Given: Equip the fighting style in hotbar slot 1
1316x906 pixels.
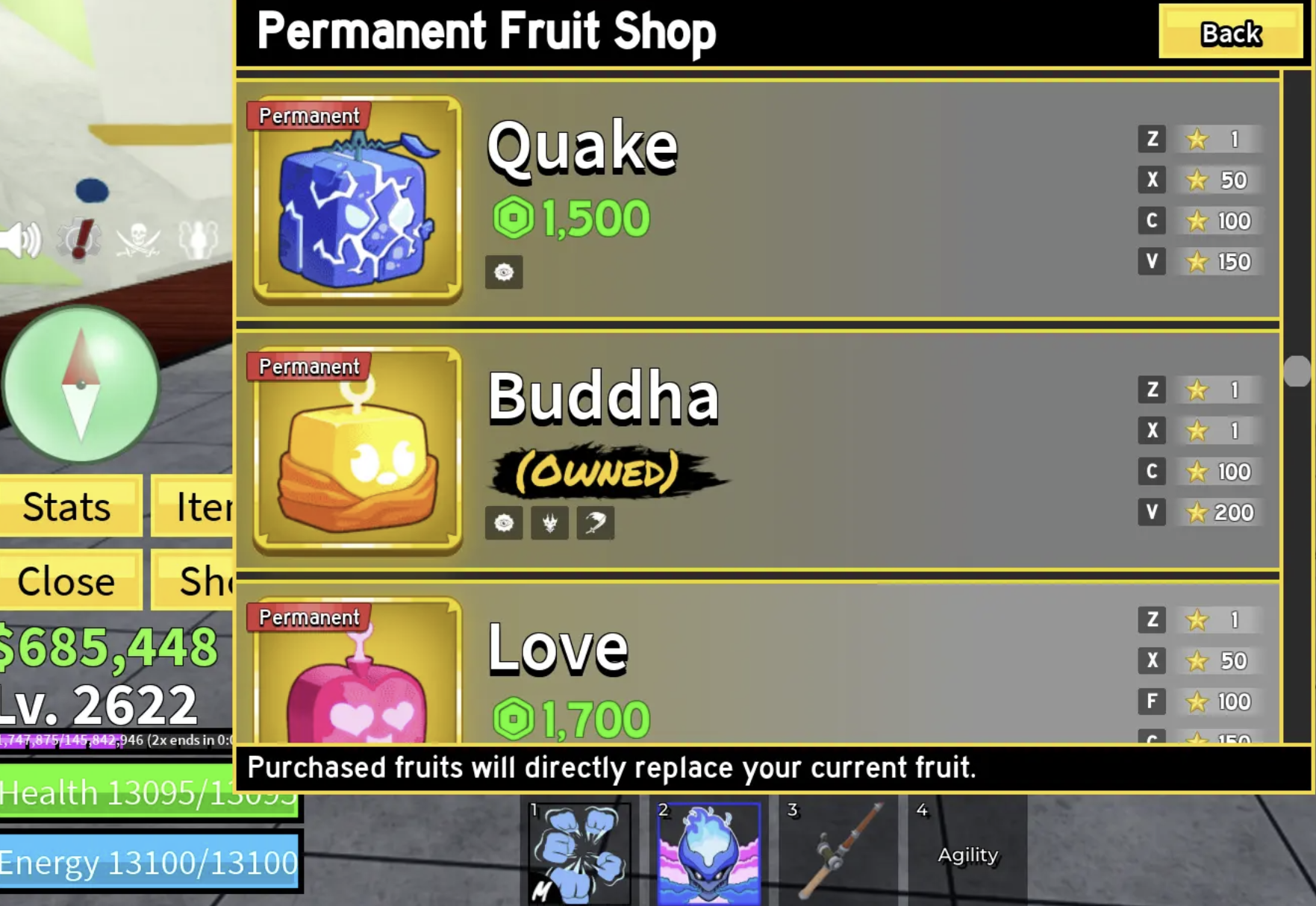Looking at the screenshot, I should 577,851.
